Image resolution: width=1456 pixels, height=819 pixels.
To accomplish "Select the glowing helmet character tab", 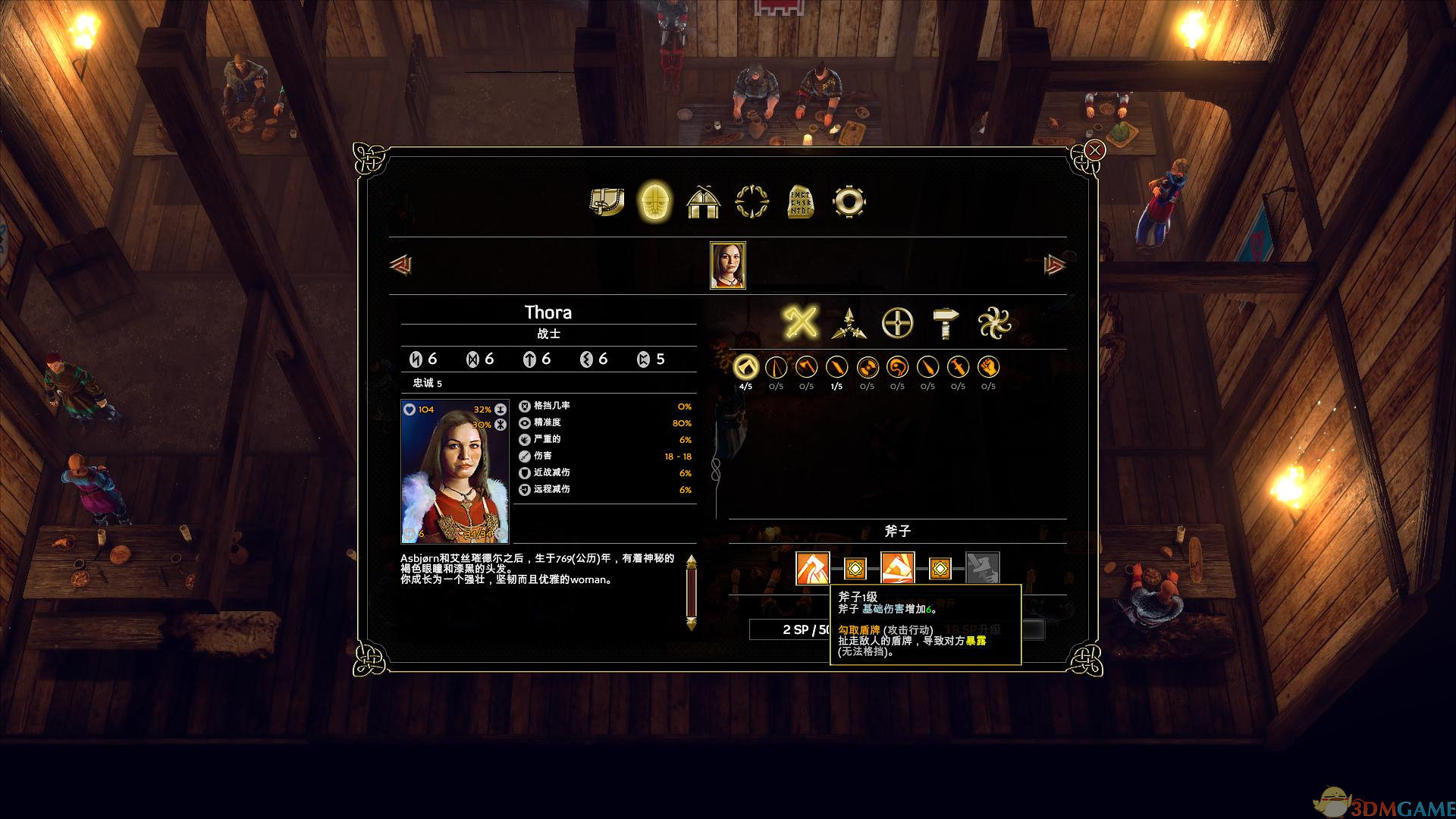I will click(654, 202).
